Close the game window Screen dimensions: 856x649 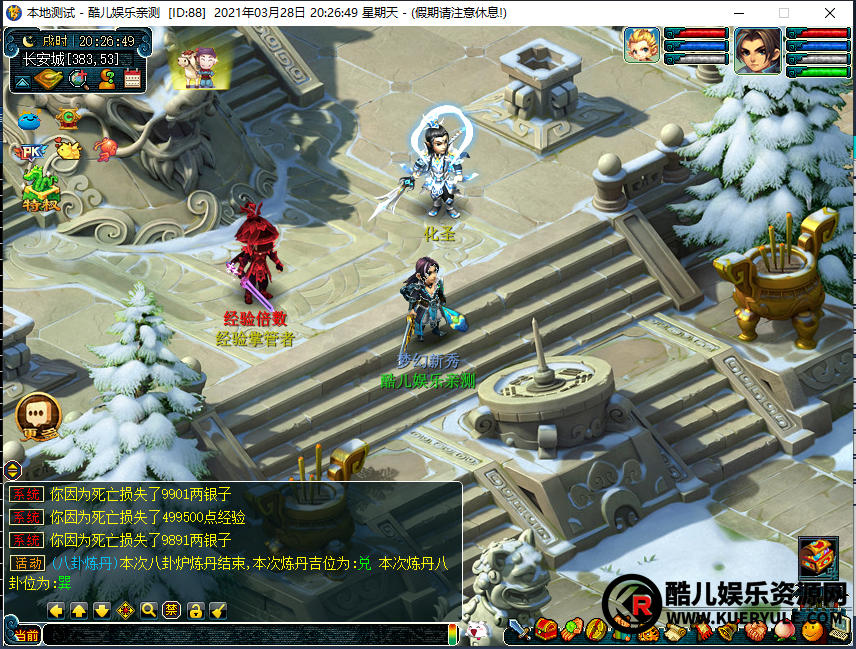[830, 13]
